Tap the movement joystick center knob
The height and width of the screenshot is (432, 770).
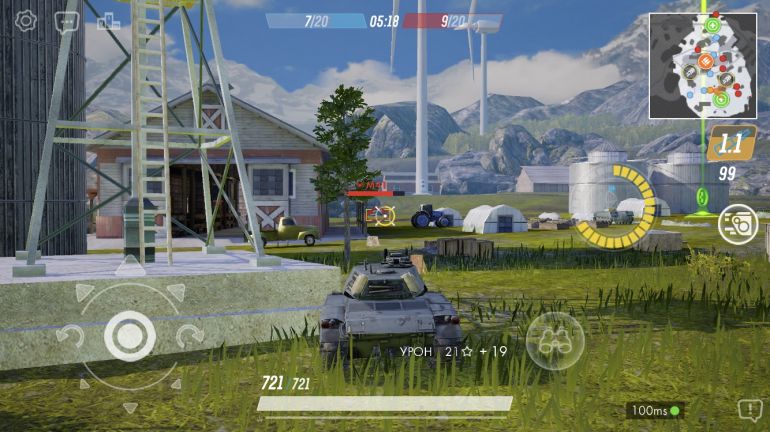click(129, 336)
